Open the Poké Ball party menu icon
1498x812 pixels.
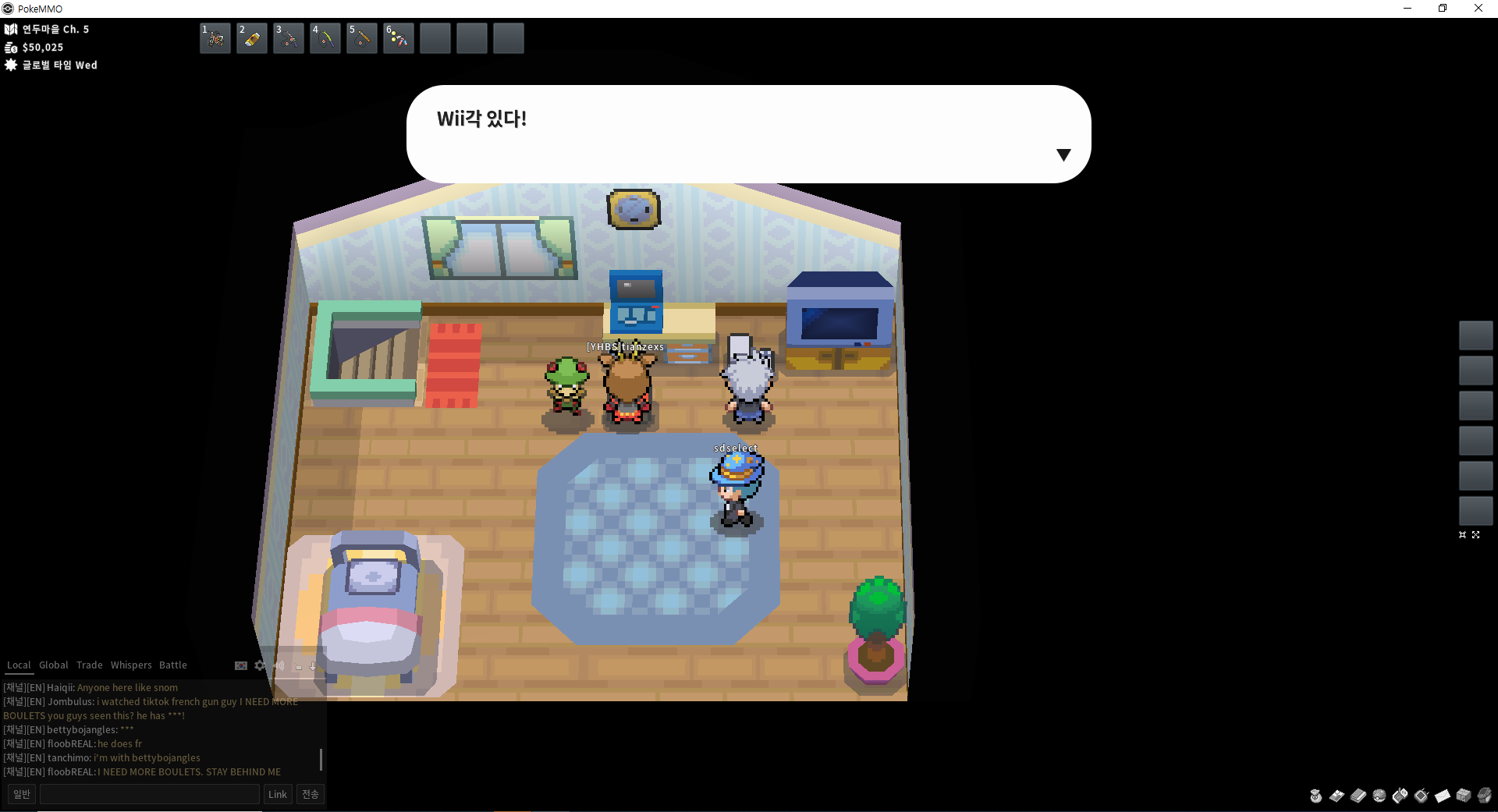coord(1379,796)
